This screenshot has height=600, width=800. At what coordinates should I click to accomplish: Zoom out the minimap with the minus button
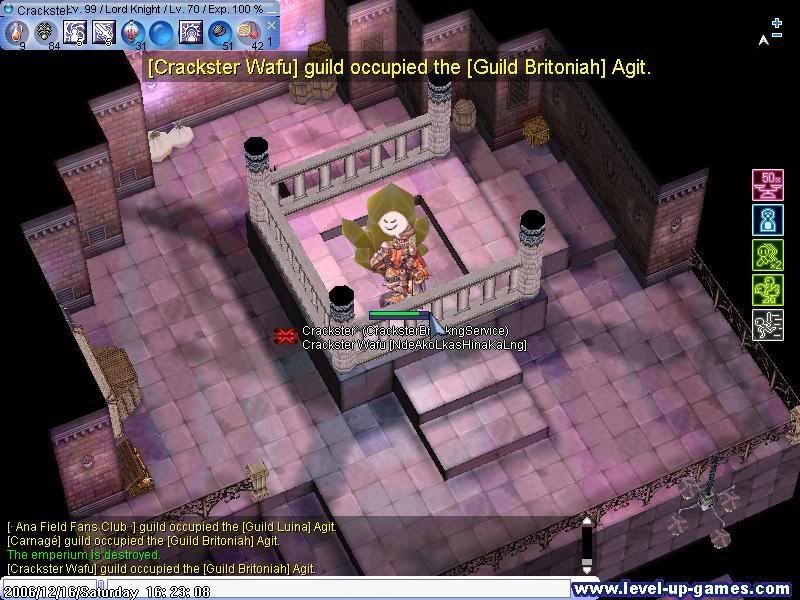click(x=777, y=36)
